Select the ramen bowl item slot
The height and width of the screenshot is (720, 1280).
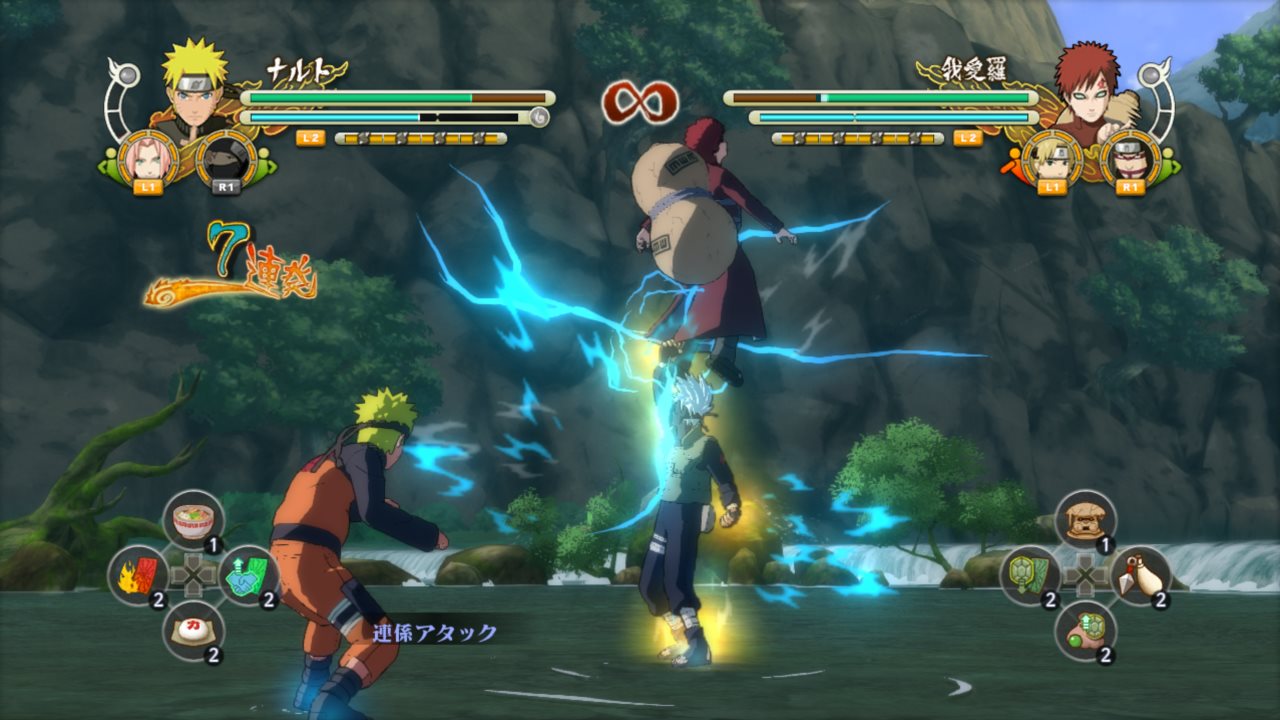pyautogui.click(x=193, y=520)
